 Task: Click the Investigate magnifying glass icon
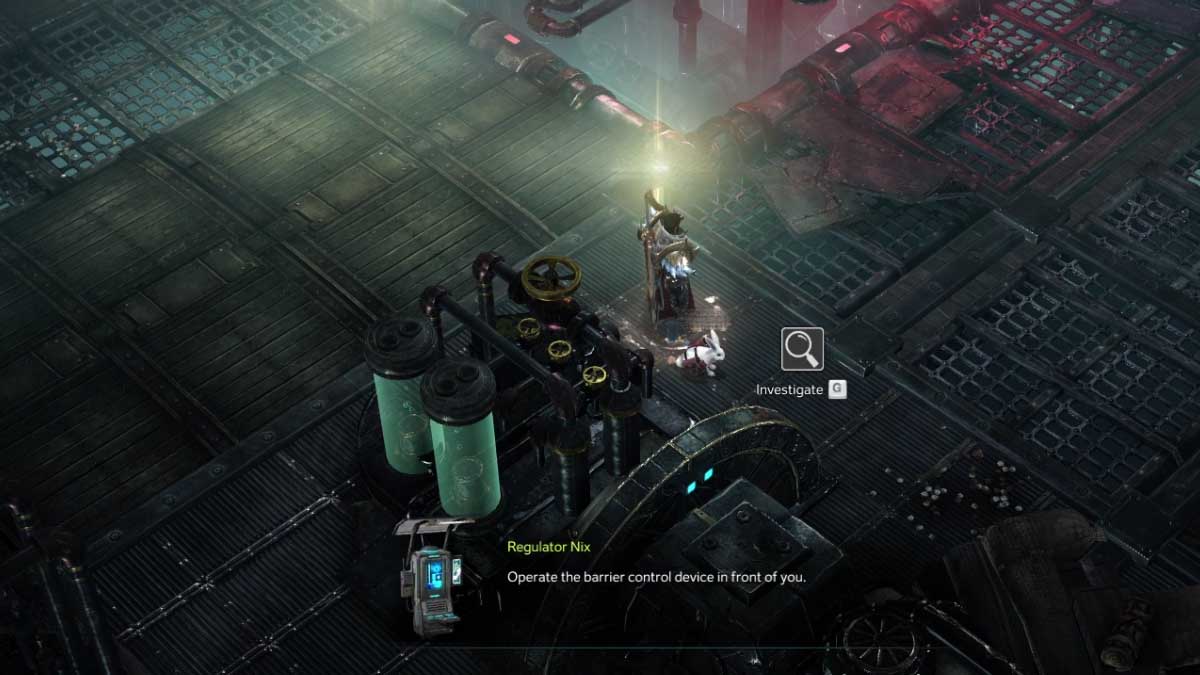coord(802,349)
